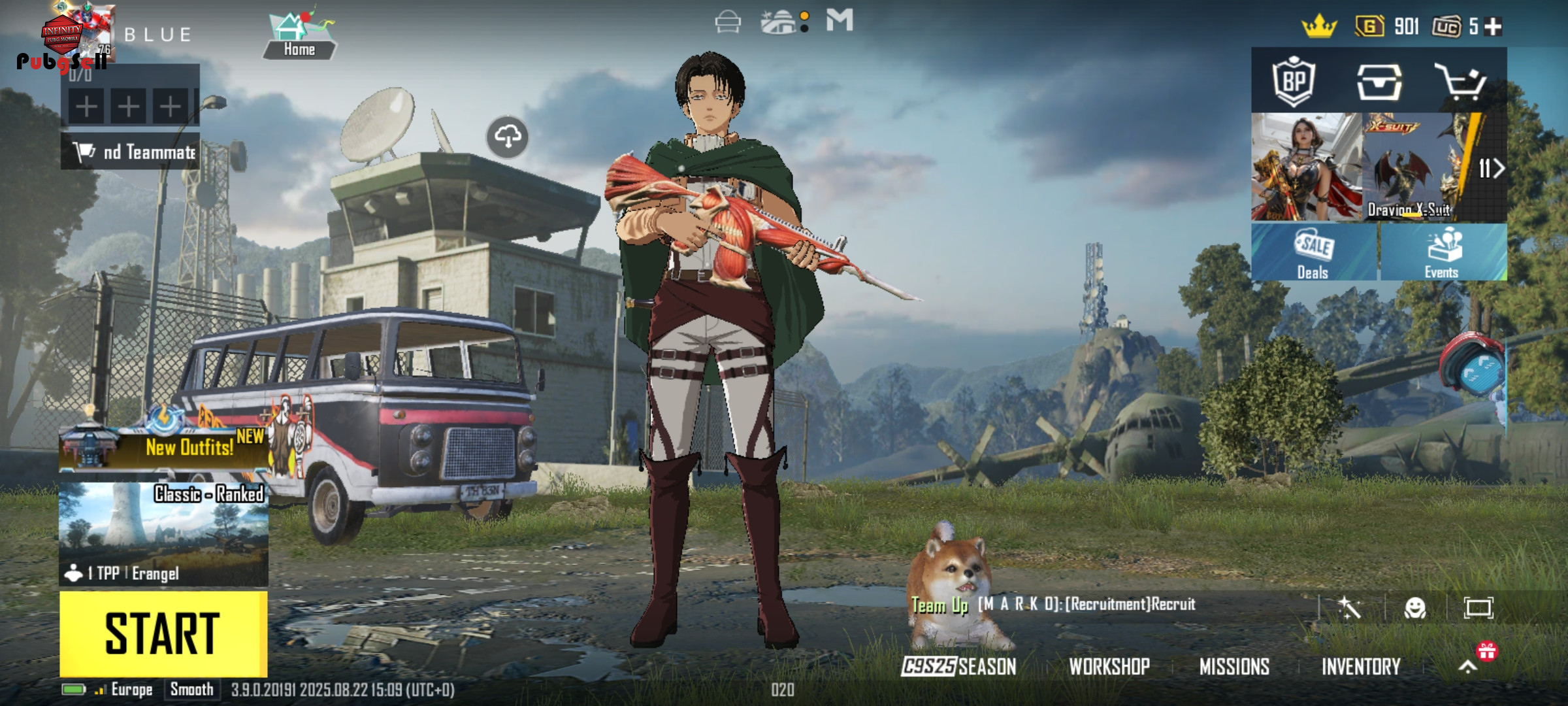Open the emote smiley icon

click(x=1415, y=608)
